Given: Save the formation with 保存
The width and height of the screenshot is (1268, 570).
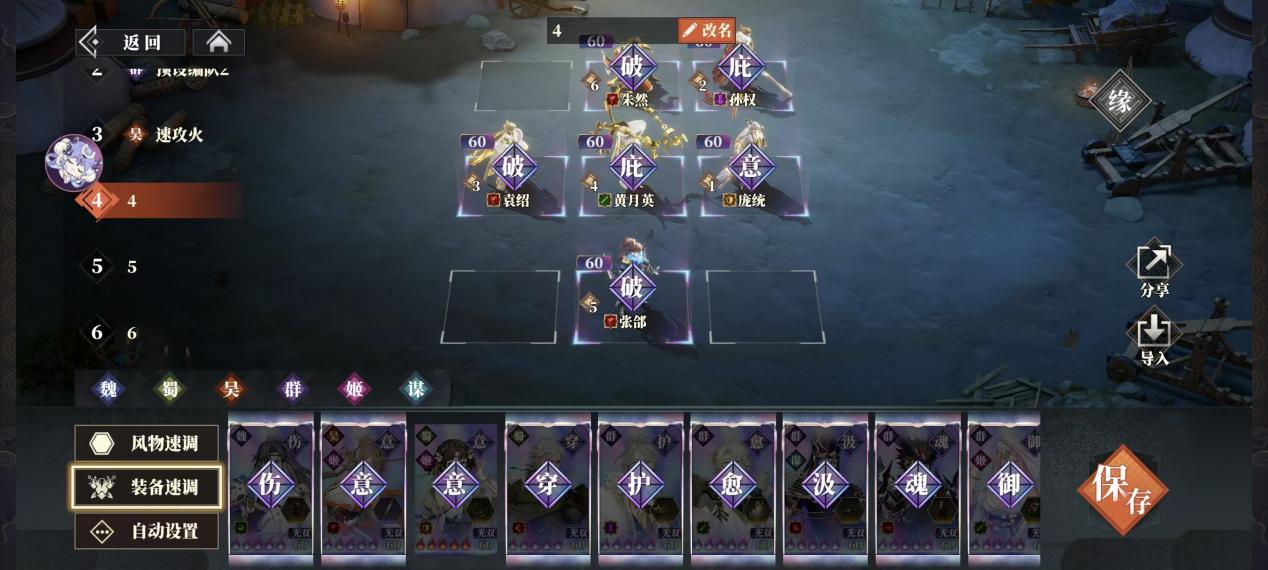Looking at the screenshot, I should (1122, 489).
